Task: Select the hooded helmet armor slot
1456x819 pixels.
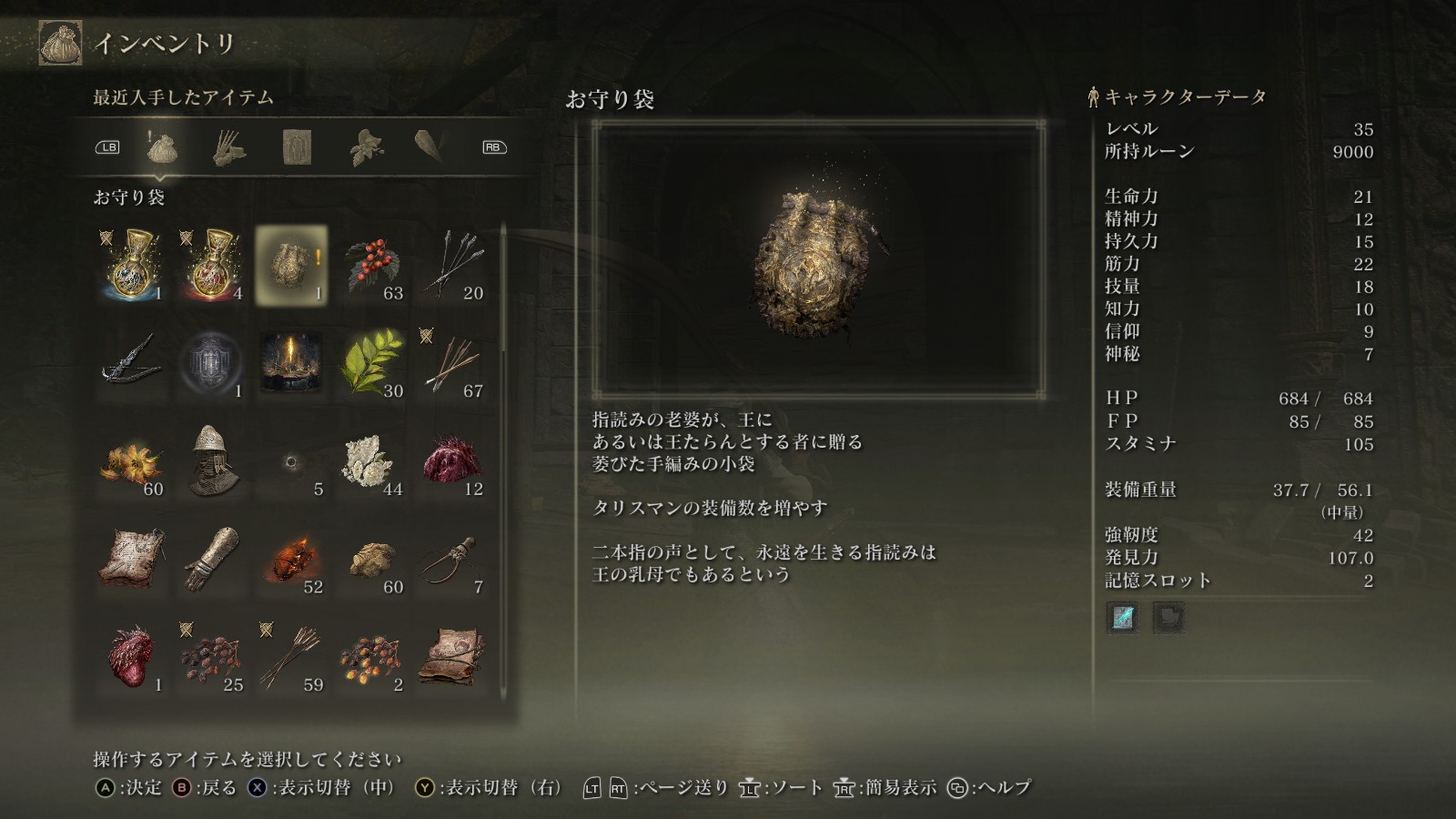Action: pyautogui.click(x=211, y=461)
